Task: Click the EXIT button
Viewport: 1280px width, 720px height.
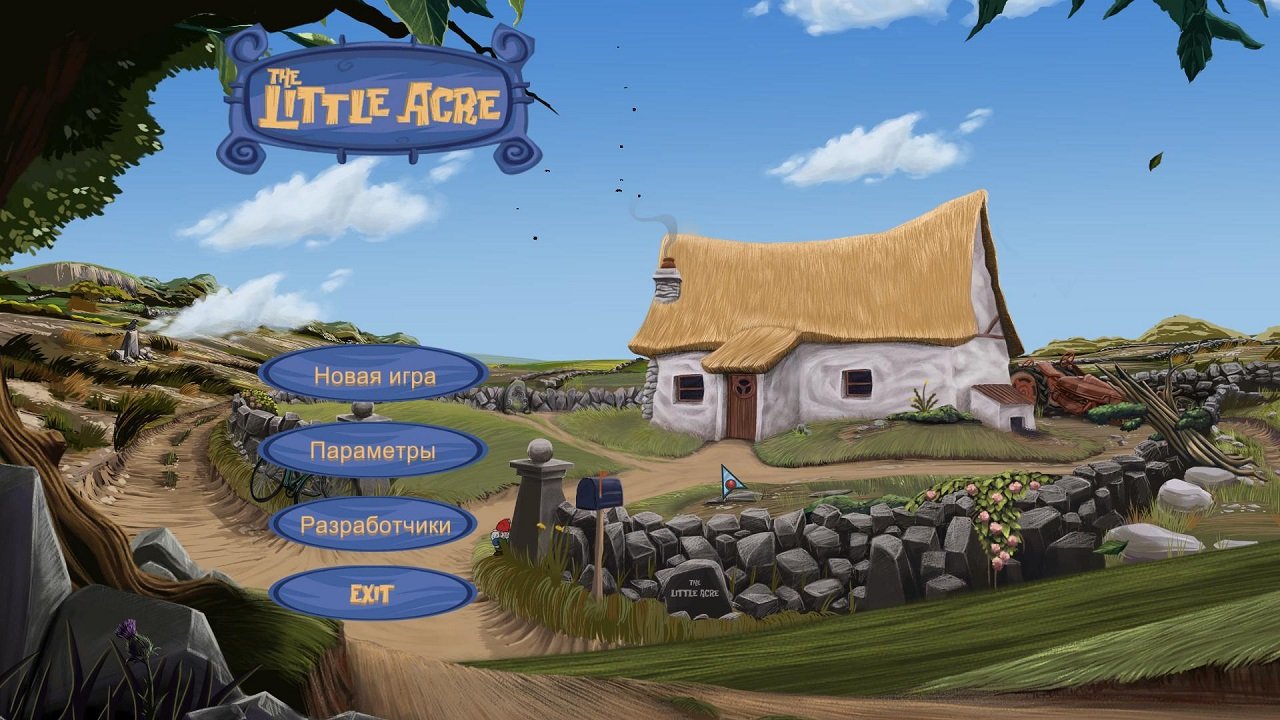Action: pyautogui.click(x=372, y=594)
